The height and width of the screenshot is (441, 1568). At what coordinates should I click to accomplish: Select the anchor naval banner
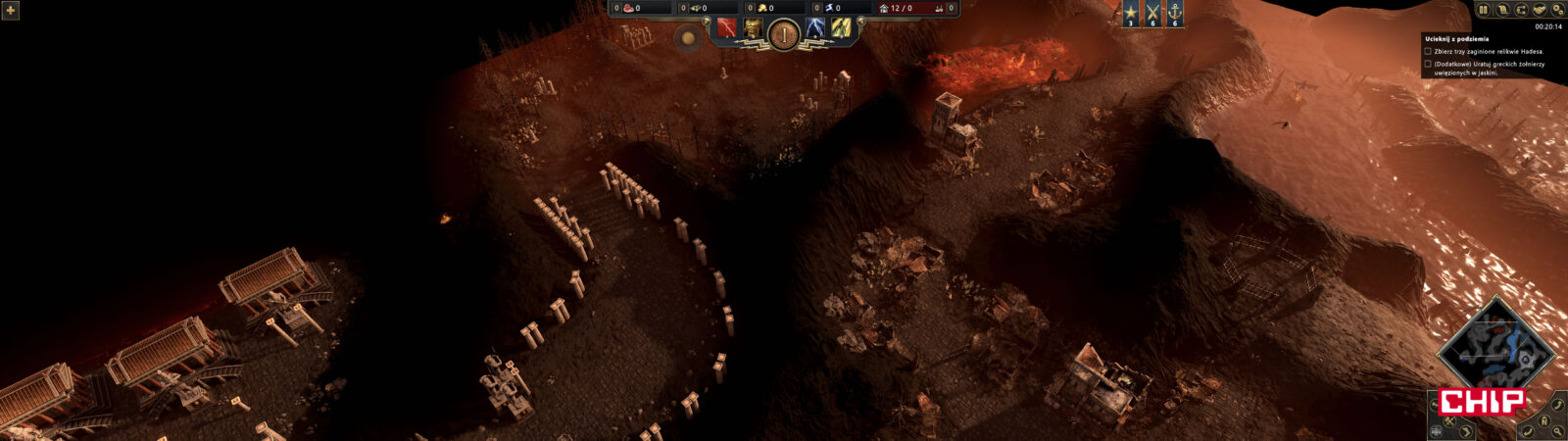point(1174,14)
